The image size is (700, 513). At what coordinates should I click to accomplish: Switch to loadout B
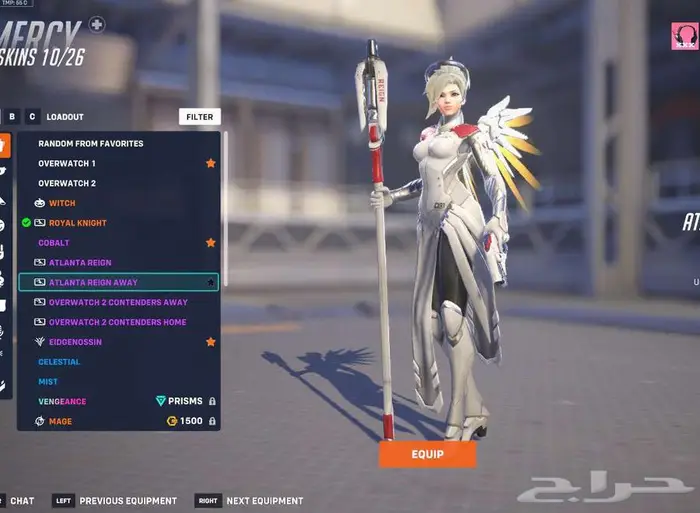(13, 117)
